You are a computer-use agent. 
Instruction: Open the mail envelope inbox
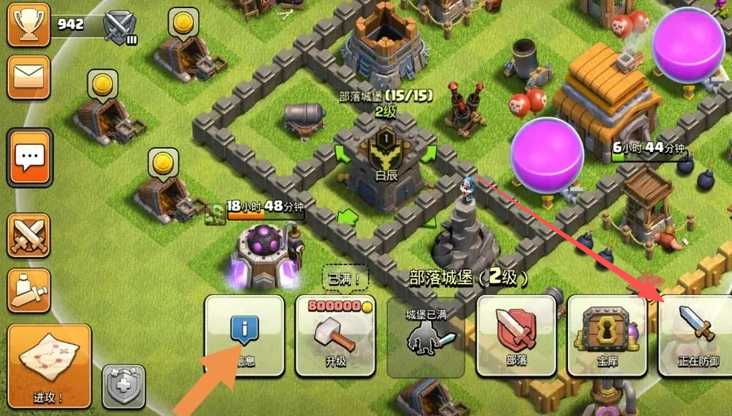[29, 77]
